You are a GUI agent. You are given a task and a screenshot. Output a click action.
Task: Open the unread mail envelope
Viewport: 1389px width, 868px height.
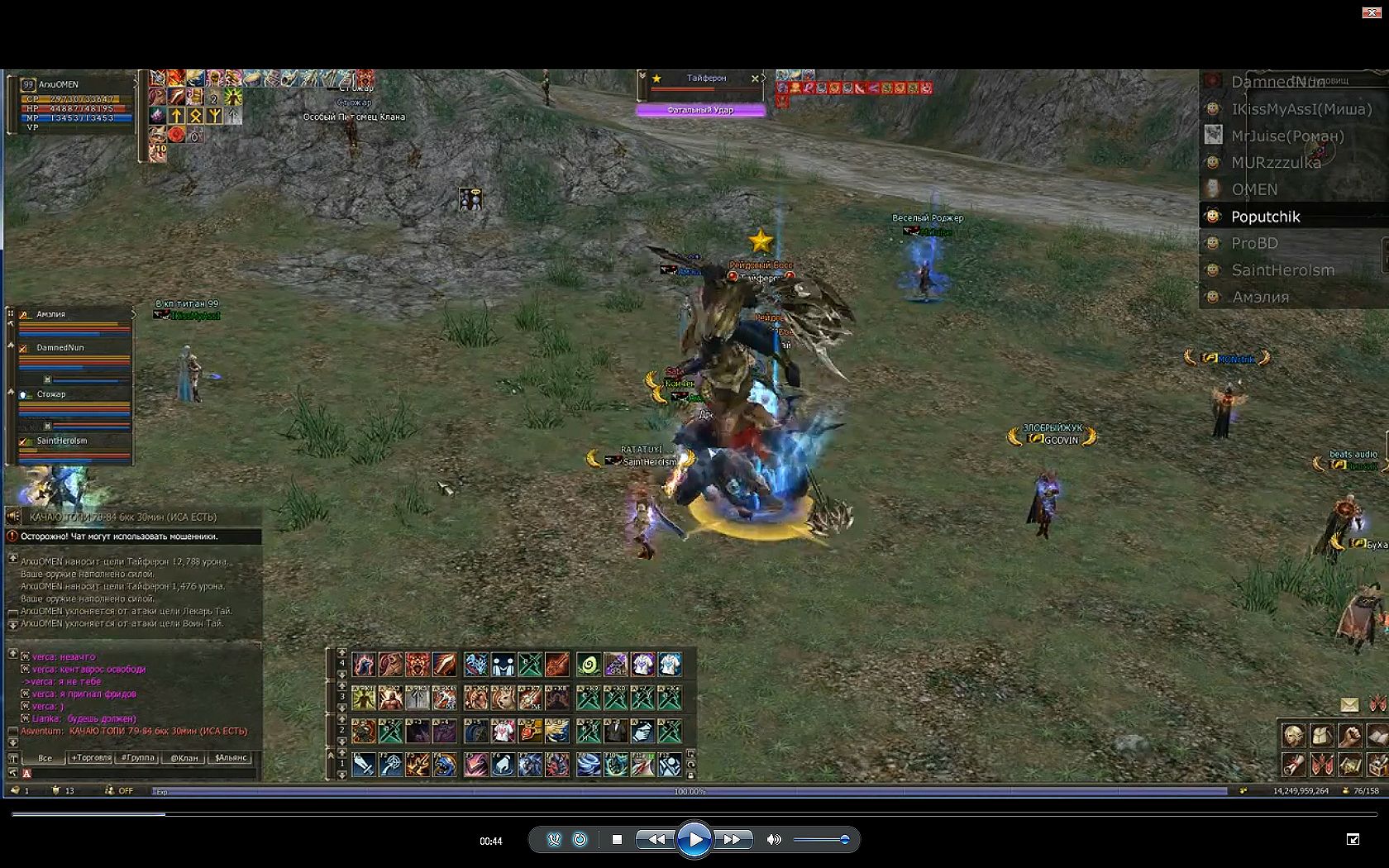point(1349,704)
